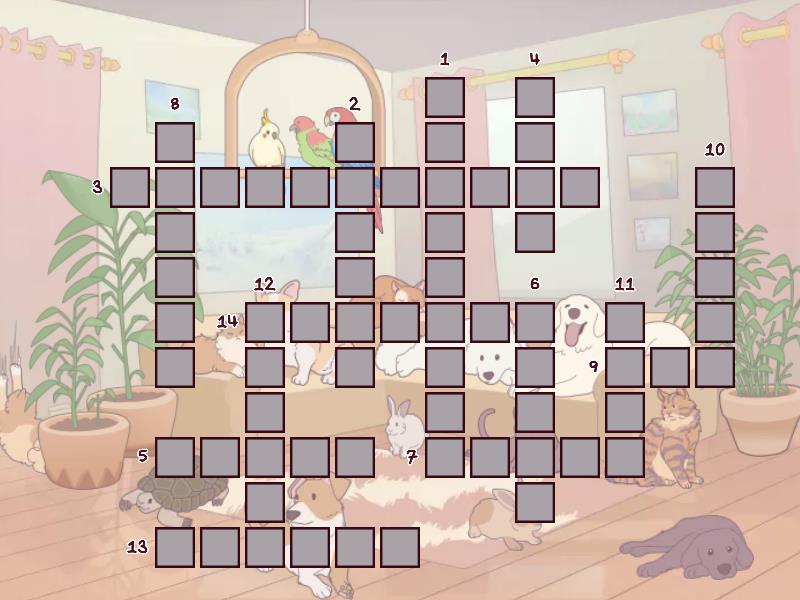
Task: Select the top cell of clue 4 down
Action: (x=535, y=97)
